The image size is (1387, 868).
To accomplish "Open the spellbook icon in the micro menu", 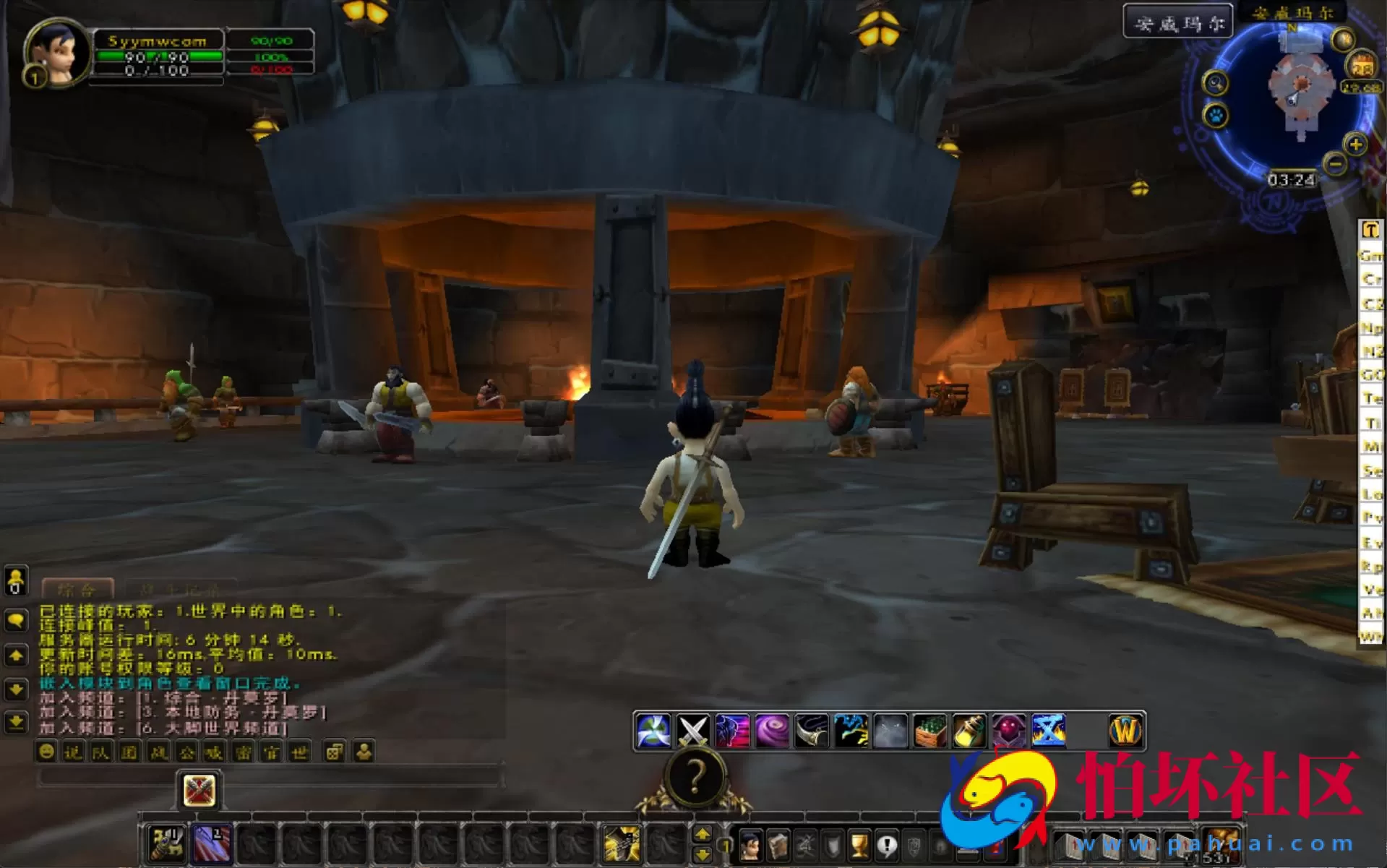I will point(779,846).
